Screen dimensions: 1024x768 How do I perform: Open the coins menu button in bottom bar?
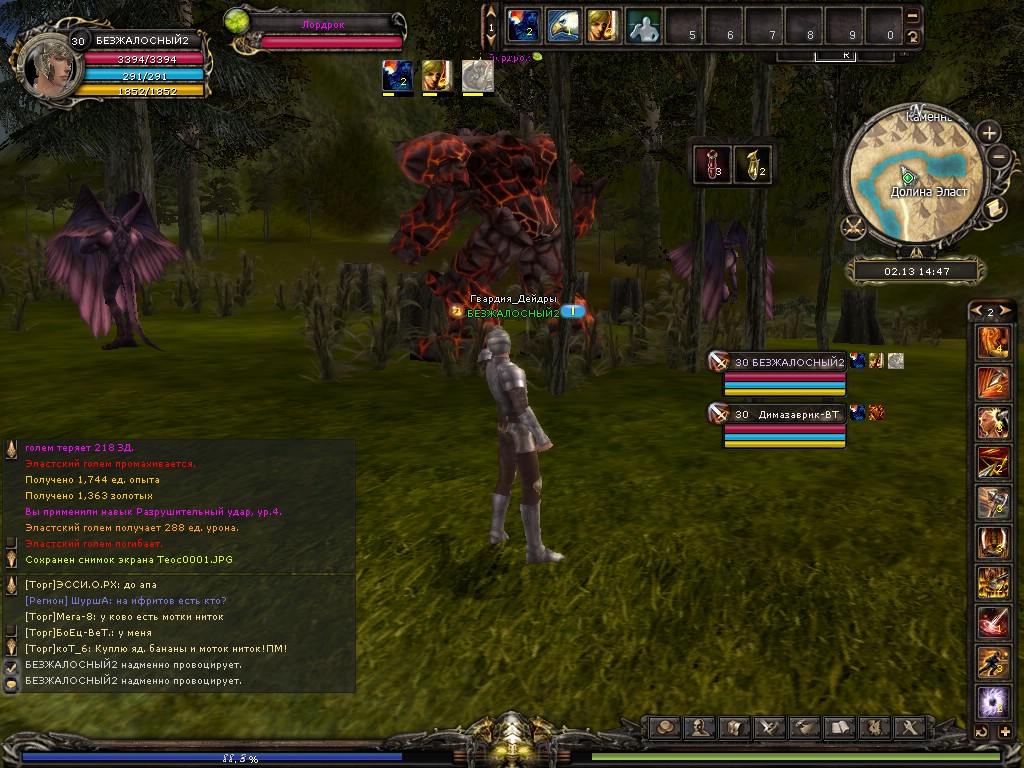pos(664,727)
